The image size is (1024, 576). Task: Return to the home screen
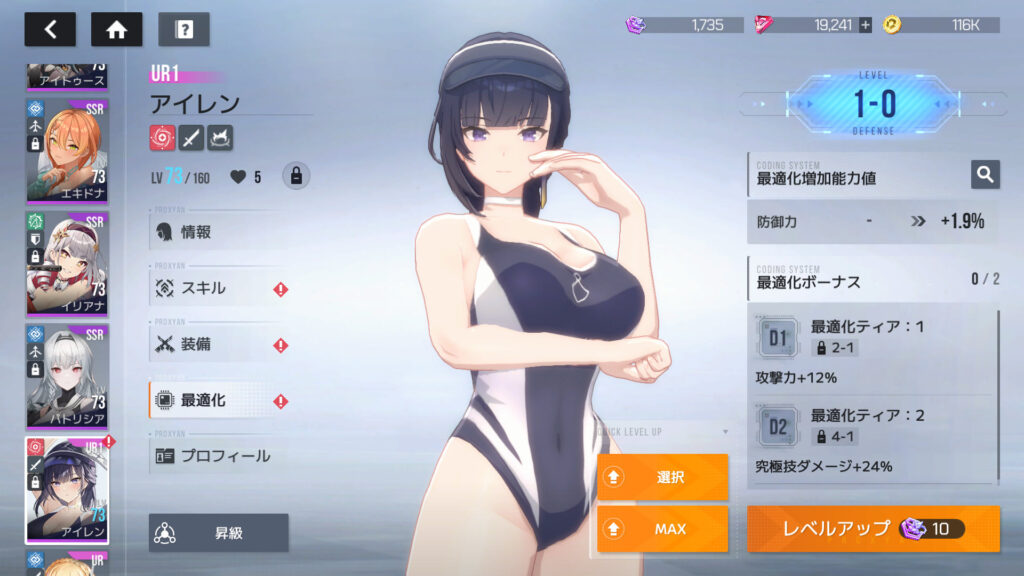(116, 29)
